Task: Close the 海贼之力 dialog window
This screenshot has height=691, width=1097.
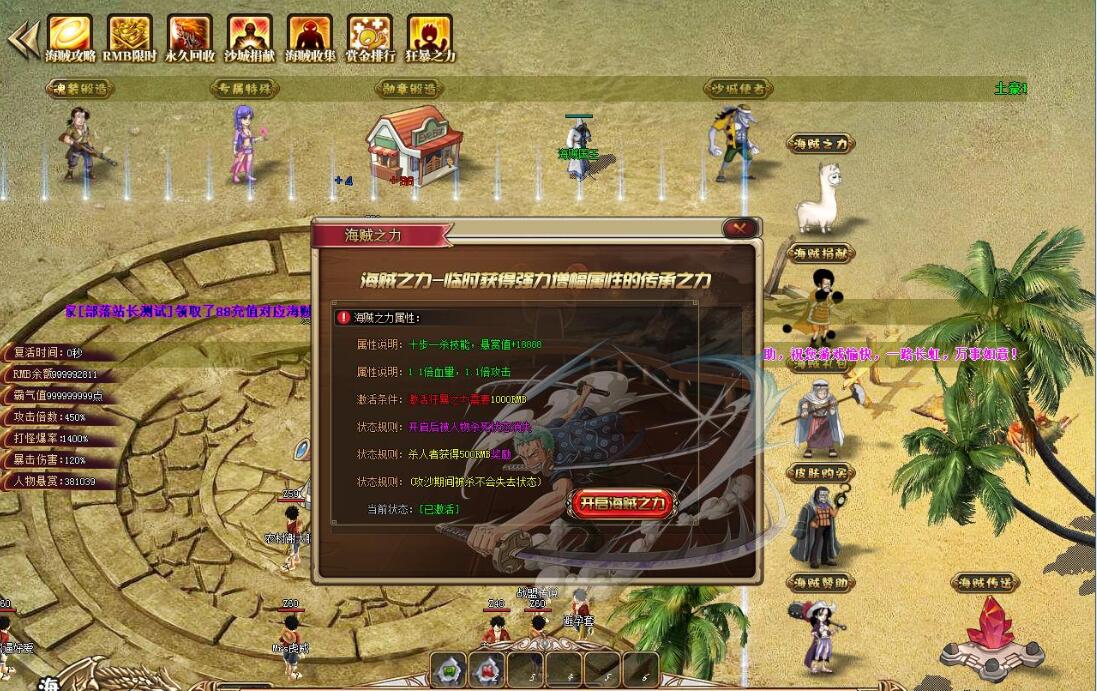Action: 740,228
